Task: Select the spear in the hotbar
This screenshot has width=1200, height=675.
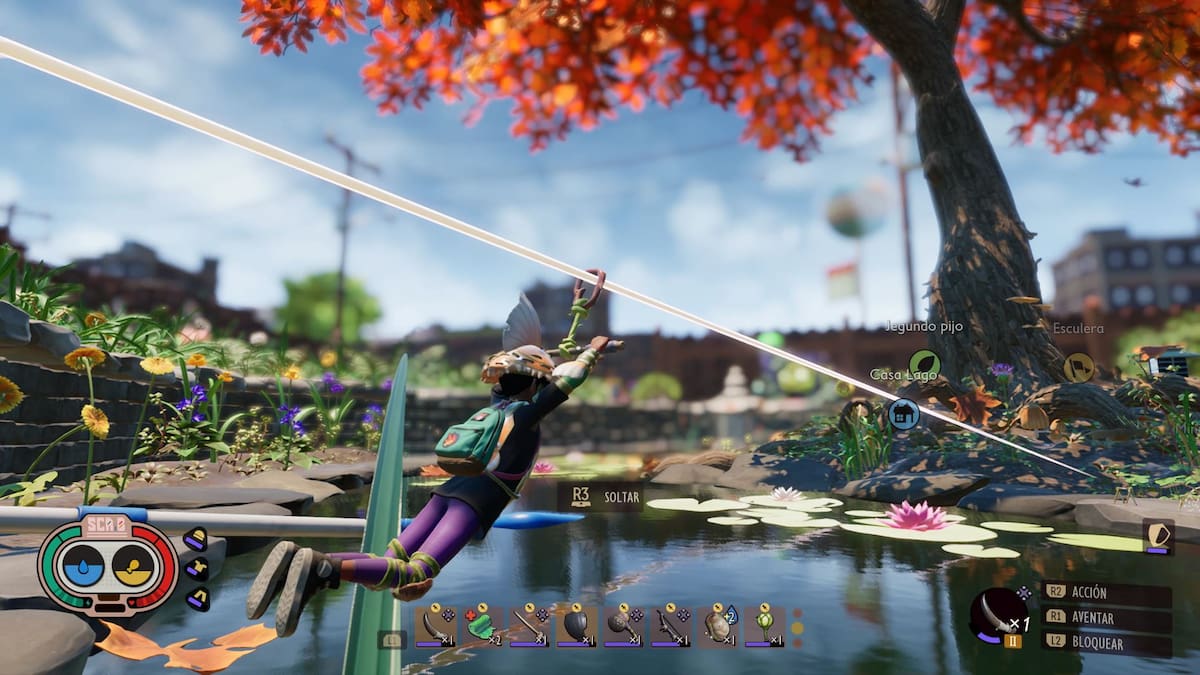Action: coord(529,625)
